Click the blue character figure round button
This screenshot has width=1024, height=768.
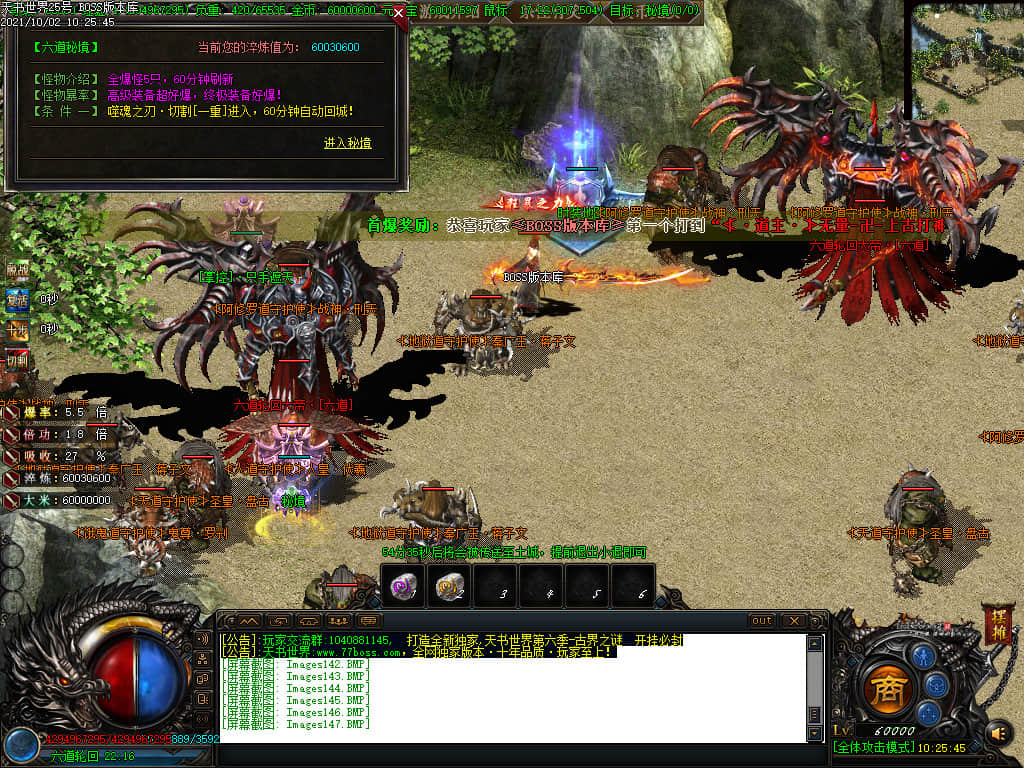[x=922, y=656]
